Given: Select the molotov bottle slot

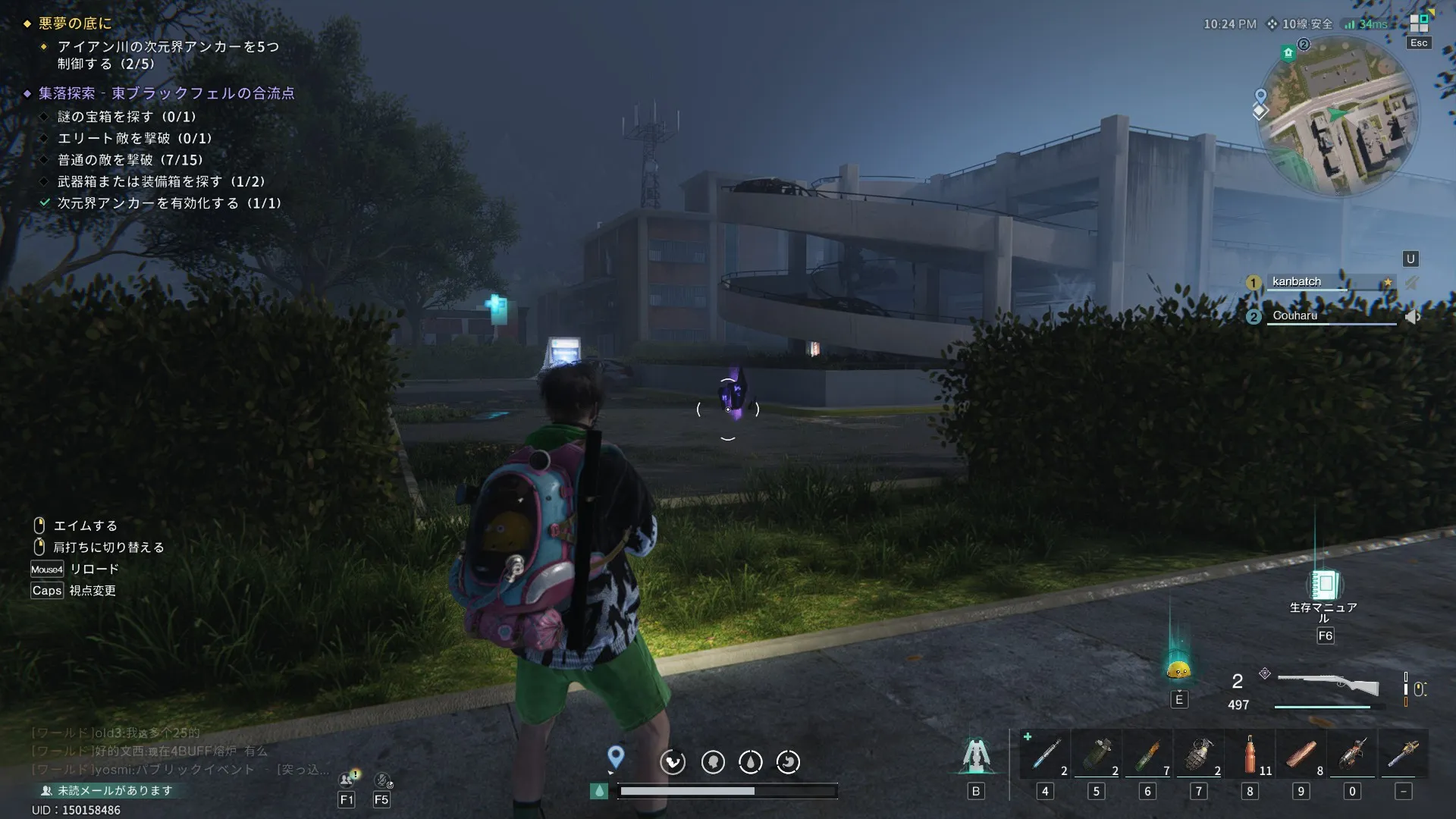Looking at the screenshot, I should pyautogui.click(x=1147, y=754).
